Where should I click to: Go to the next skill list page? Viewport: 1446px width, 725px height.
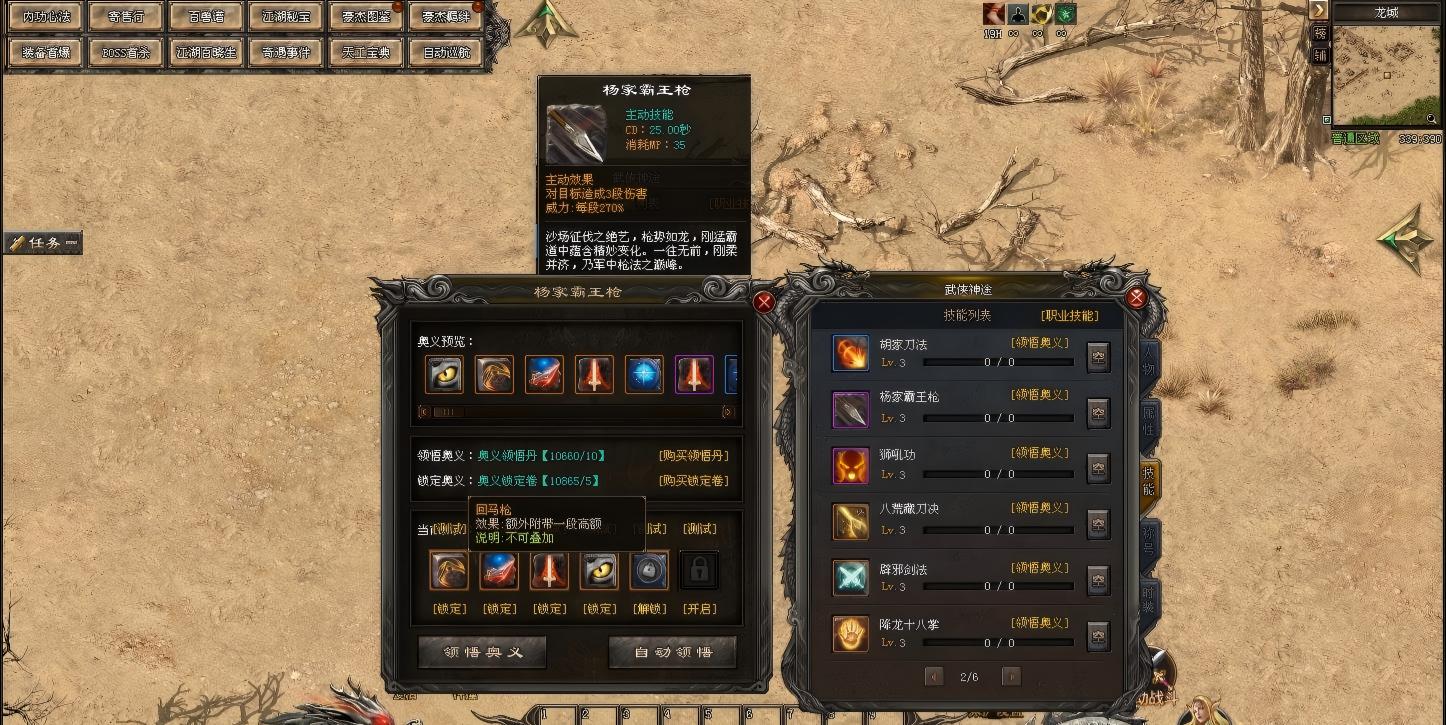point(1011,677)
